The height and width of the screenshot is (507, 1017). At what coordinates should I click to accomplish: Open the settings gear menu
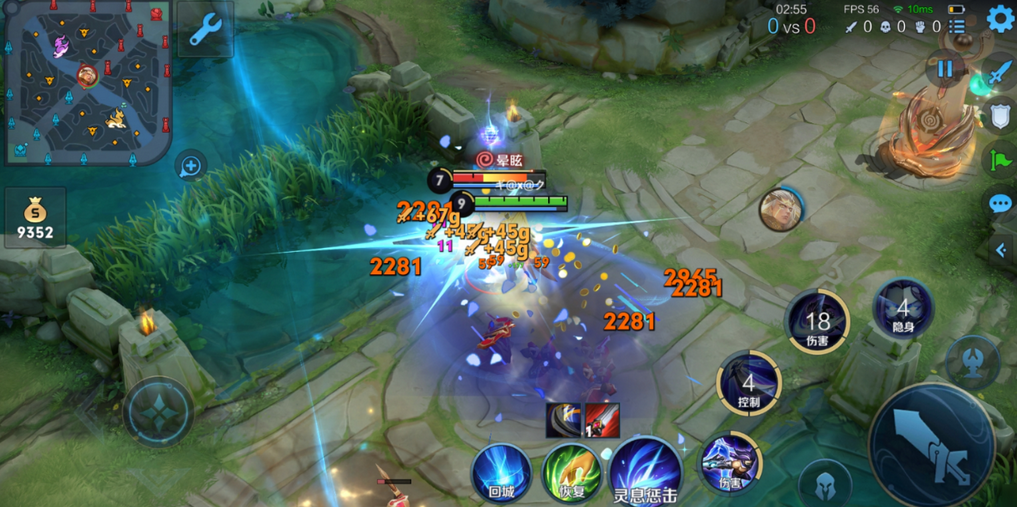point(999,19)
